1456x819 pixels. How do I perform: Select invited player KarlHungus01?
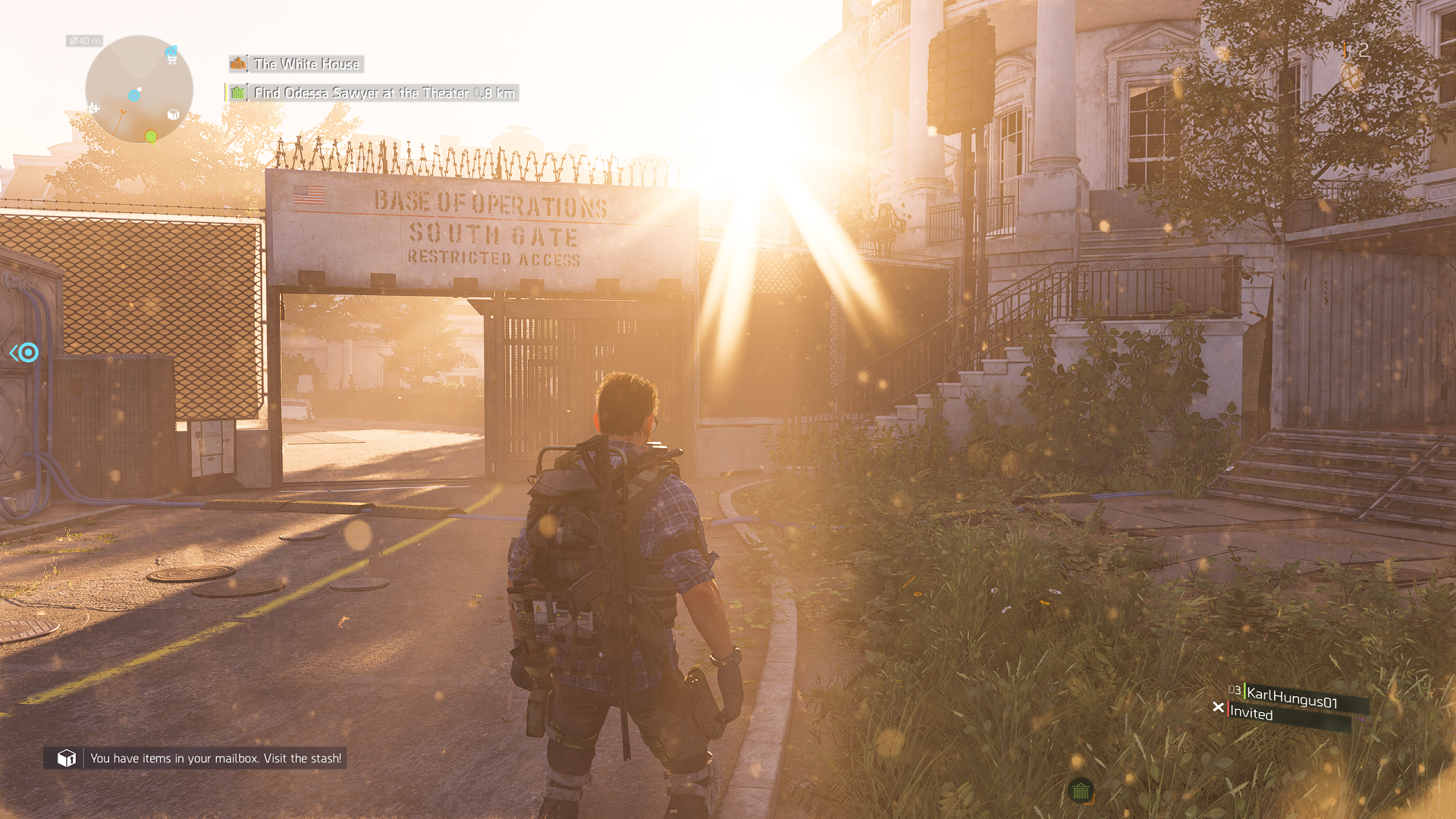(x=1291, y=698)
